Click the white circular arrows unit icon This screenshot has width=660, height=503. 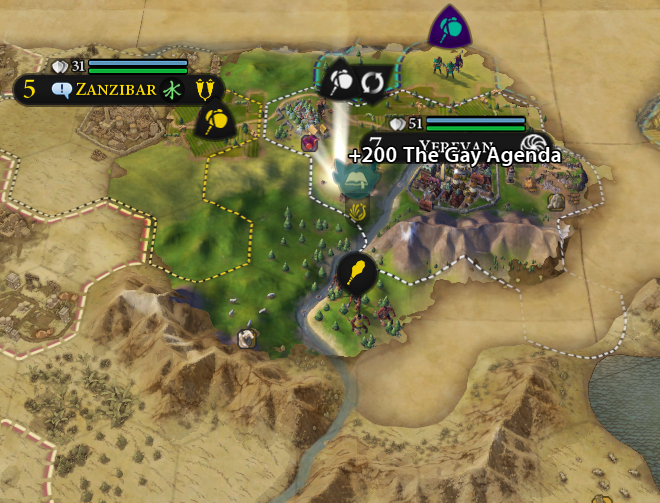pos(373,81)
